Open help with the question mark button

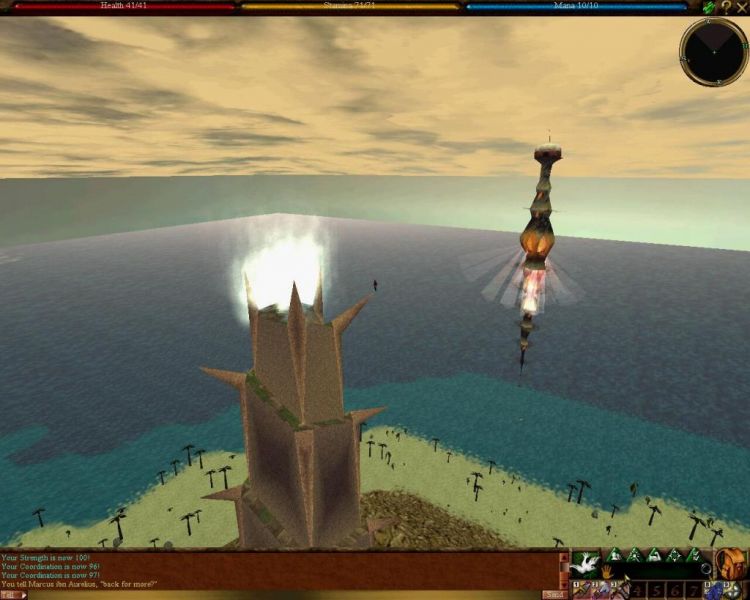tap(726, 7)
